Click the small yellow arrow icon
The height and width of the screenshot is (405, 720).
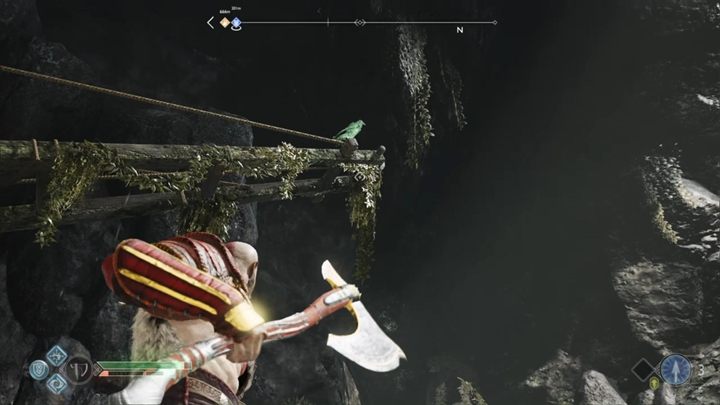coord(656,385)
